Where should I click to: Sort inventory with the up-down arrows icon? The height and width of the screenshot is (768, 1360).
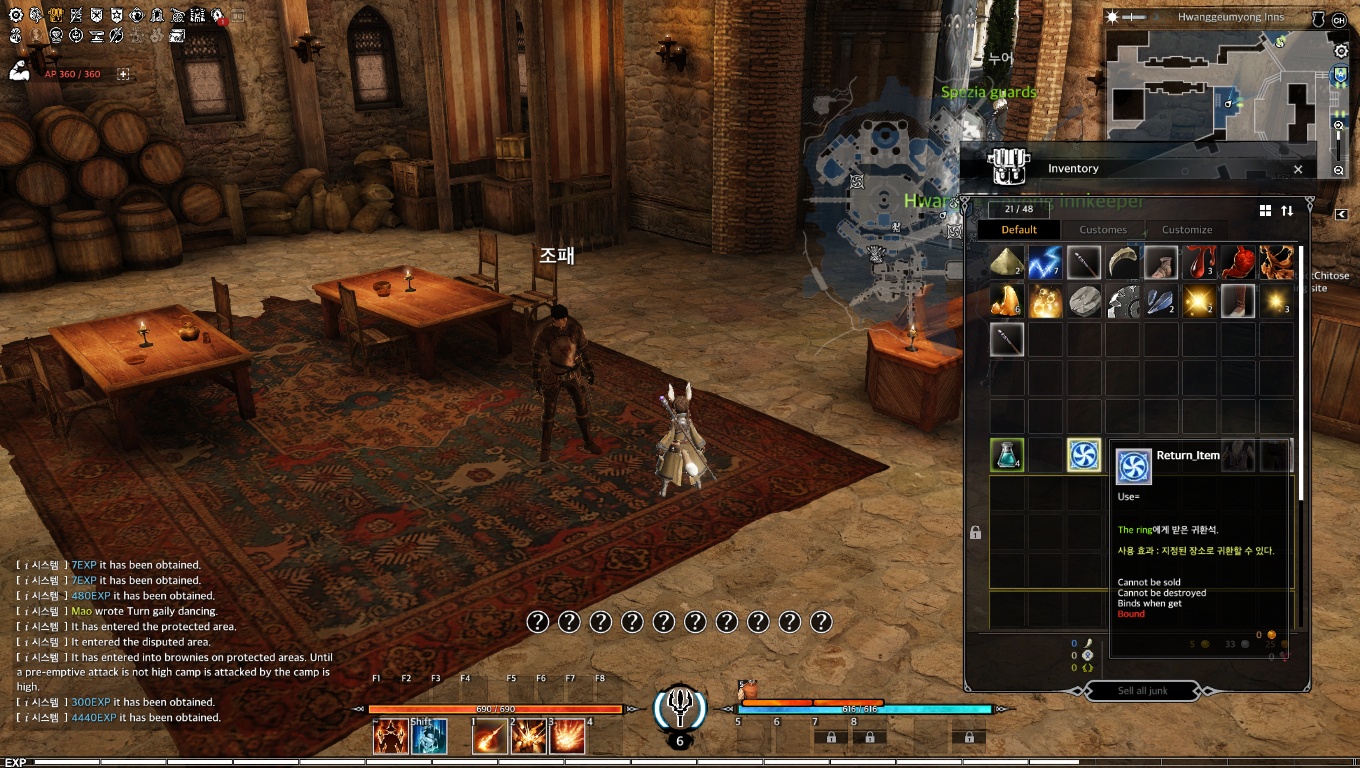(x=1287, y=211)
